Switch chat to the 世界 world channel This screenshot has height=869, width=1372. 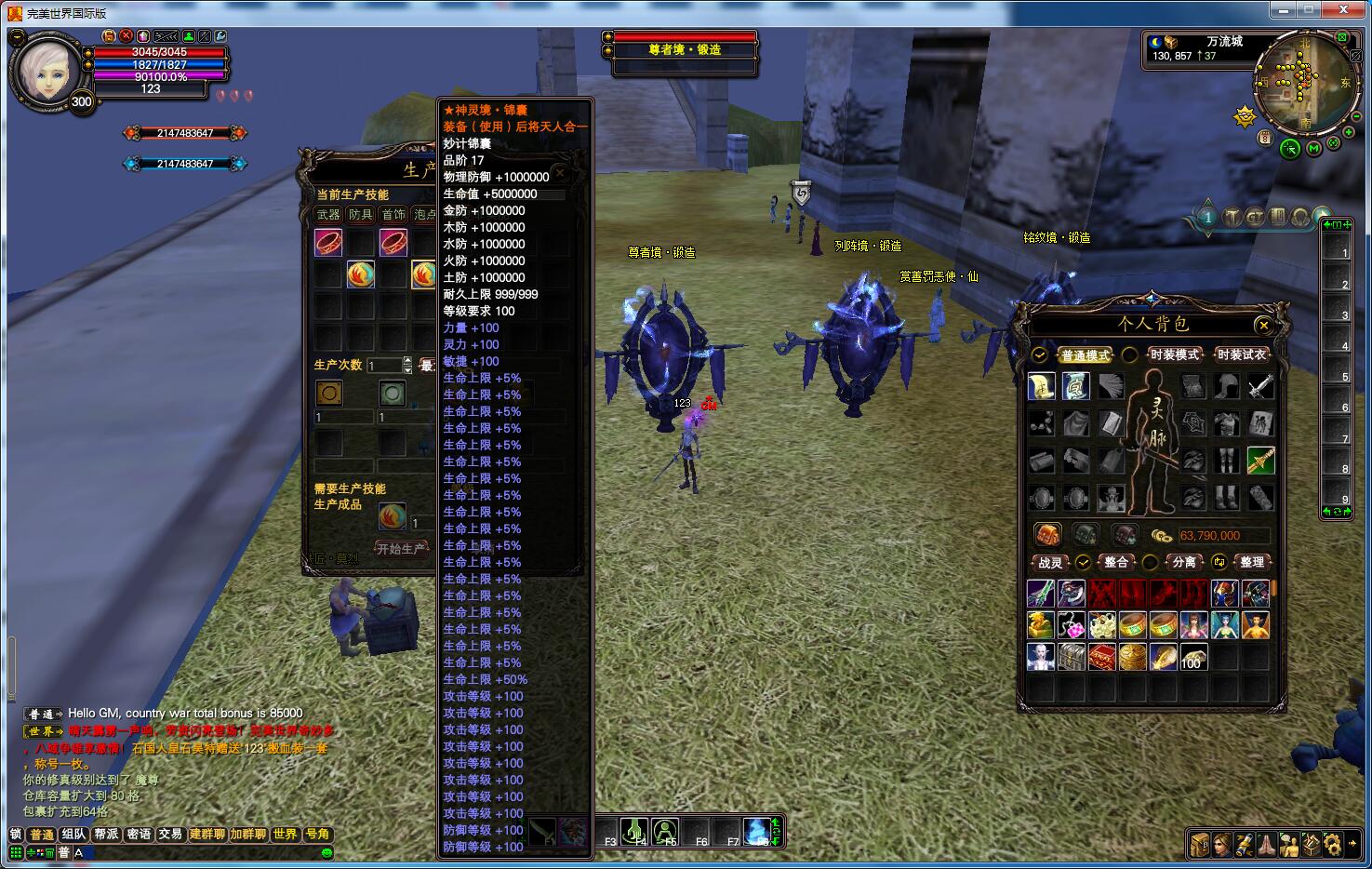285,835
